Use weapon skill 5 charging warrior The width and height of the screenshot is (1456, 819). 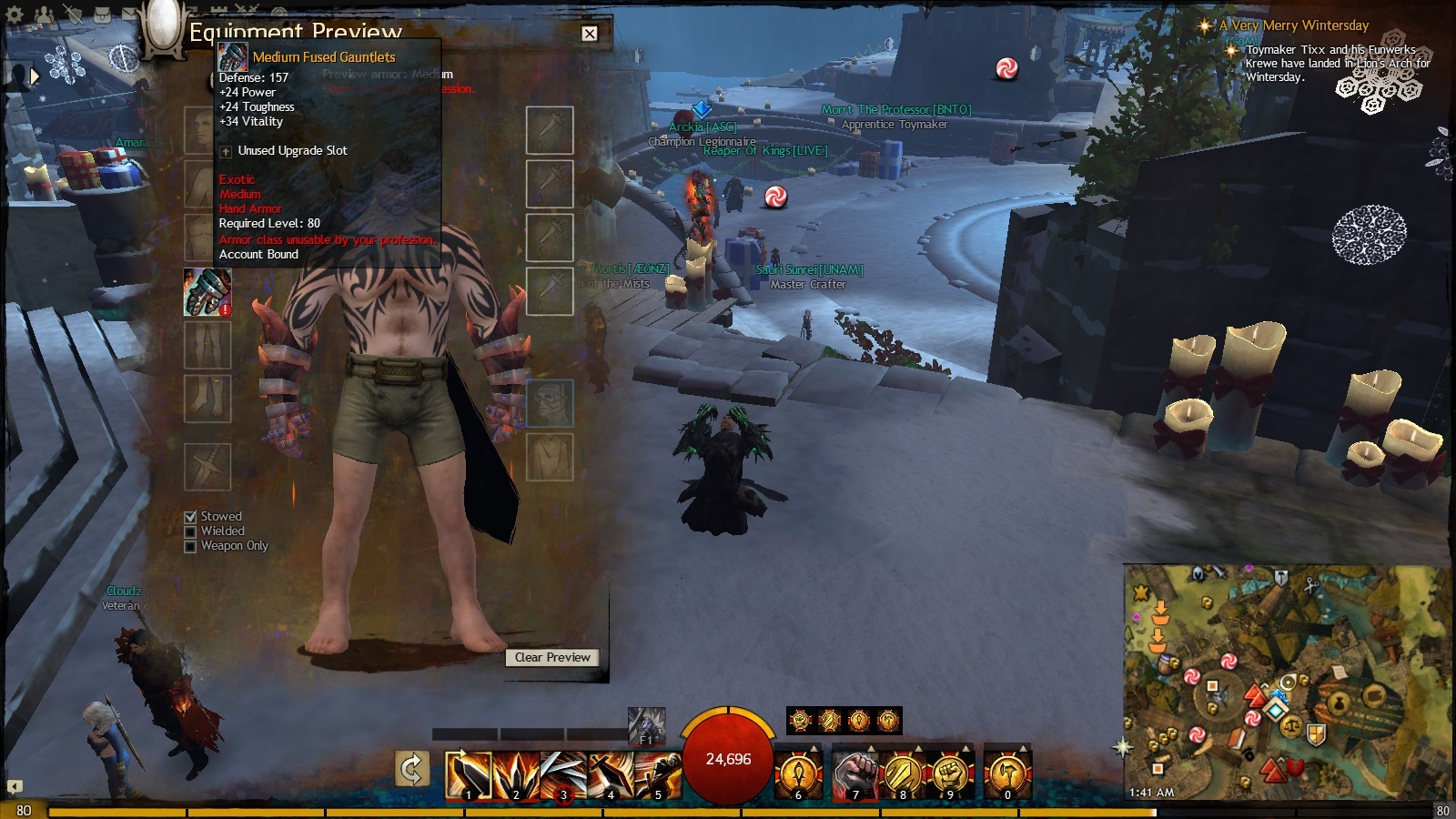[657, 775]
